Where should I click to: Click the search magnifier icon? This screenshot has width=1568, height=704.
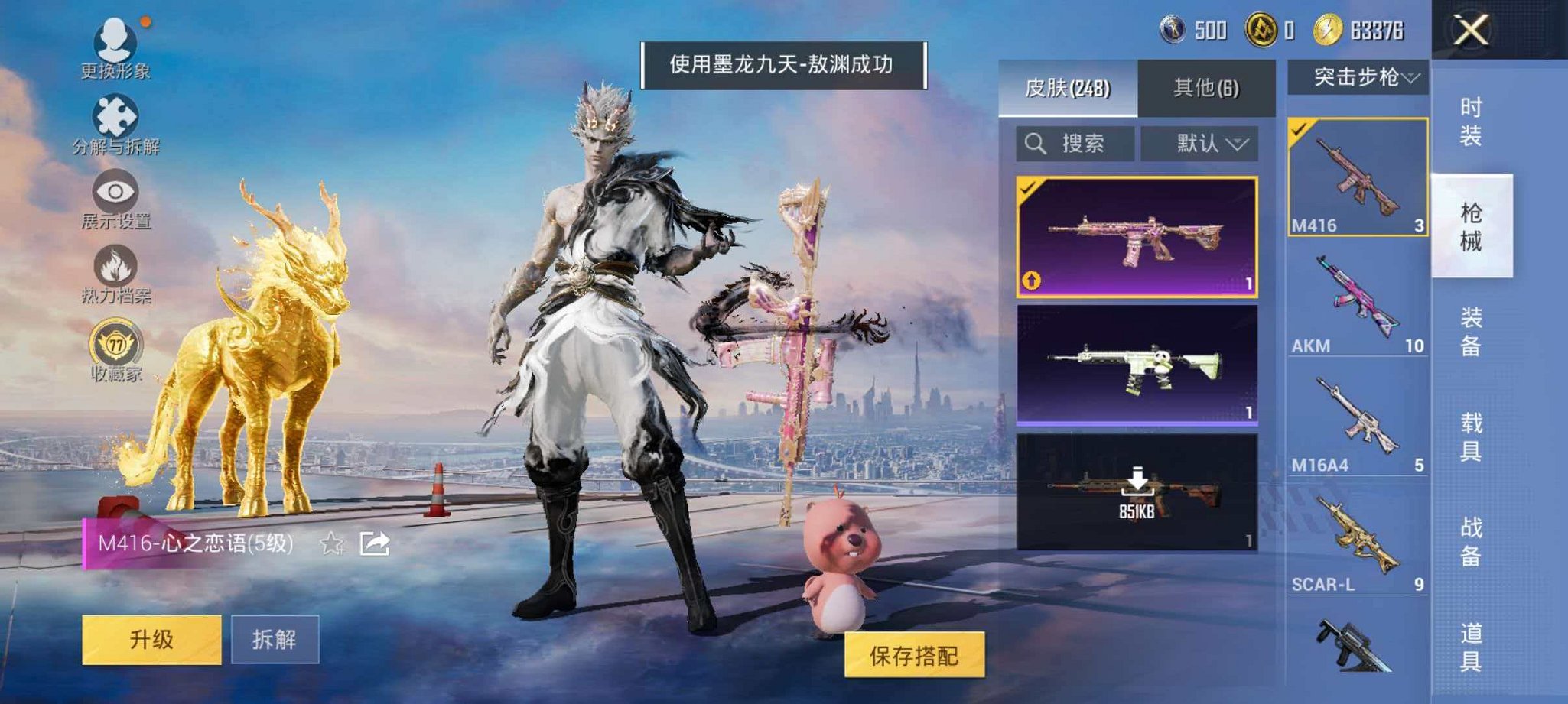(x=1038, y=142)
